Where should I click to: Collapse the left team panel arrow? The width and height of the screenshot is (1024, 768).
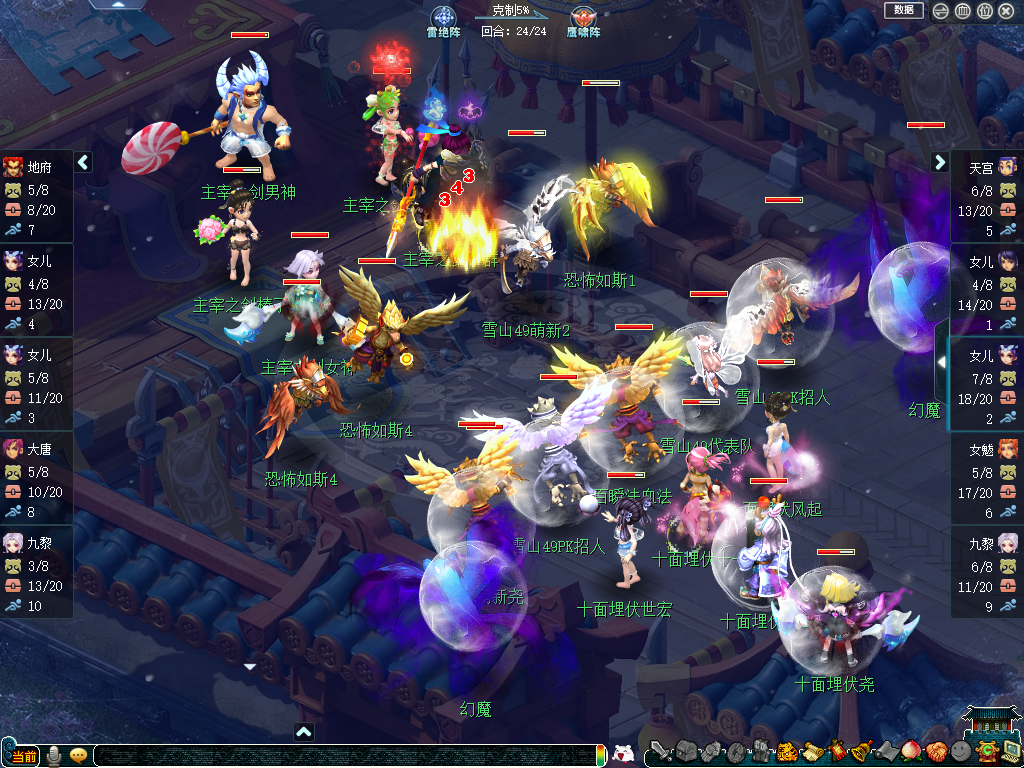84,162
